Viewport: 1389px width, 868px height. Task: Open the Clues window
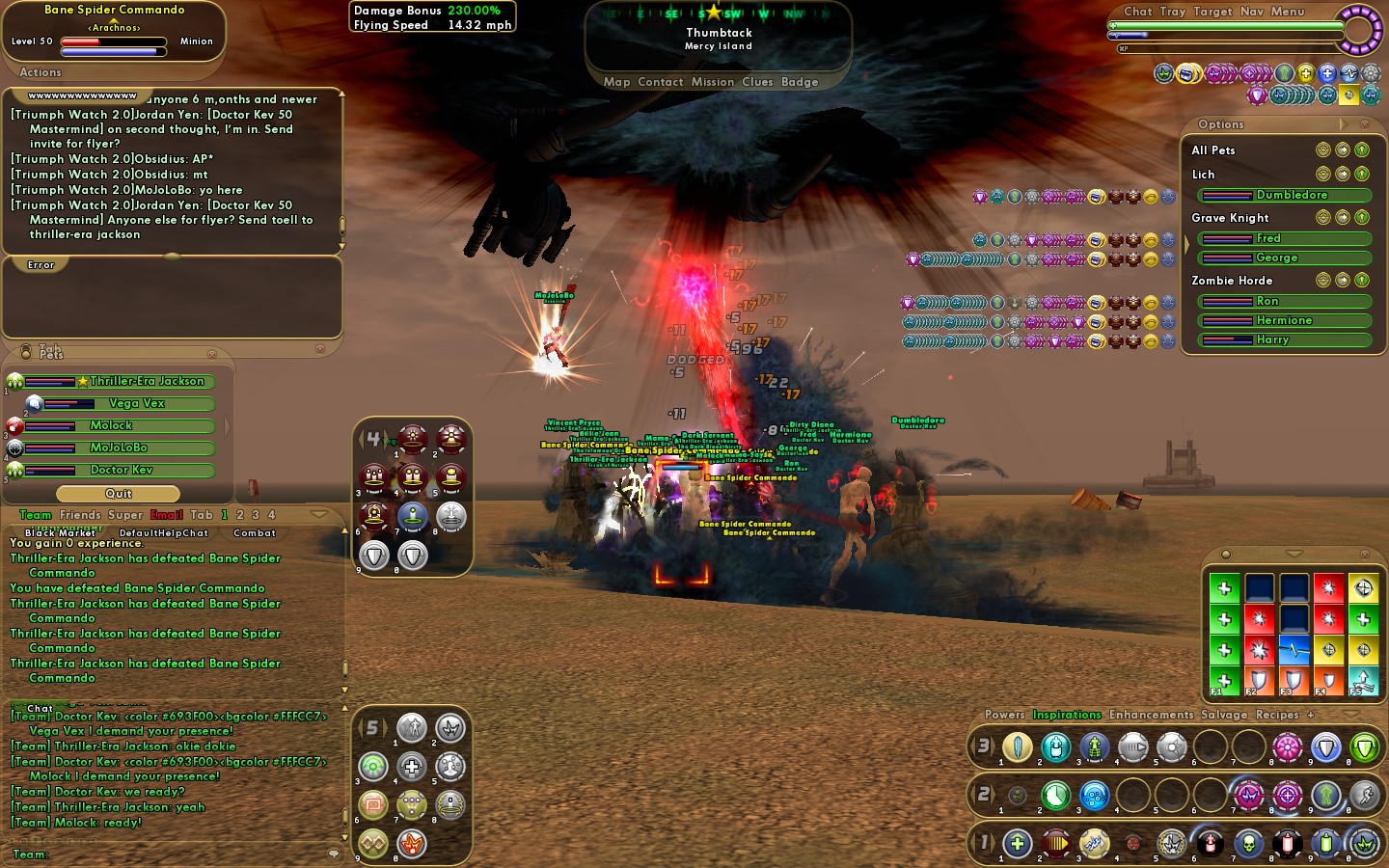tap(757, 82)
